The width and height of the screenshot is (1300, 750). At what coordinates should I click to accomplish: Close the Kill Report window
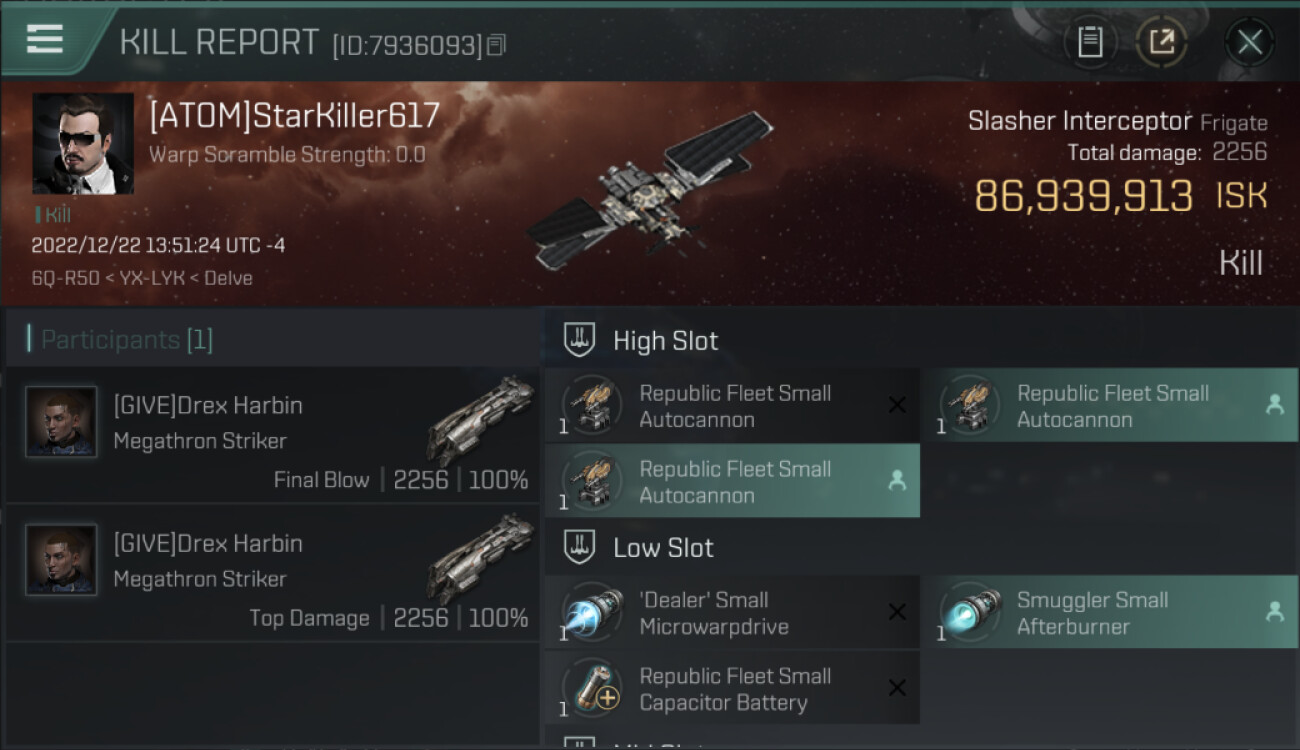point(1249,42)
